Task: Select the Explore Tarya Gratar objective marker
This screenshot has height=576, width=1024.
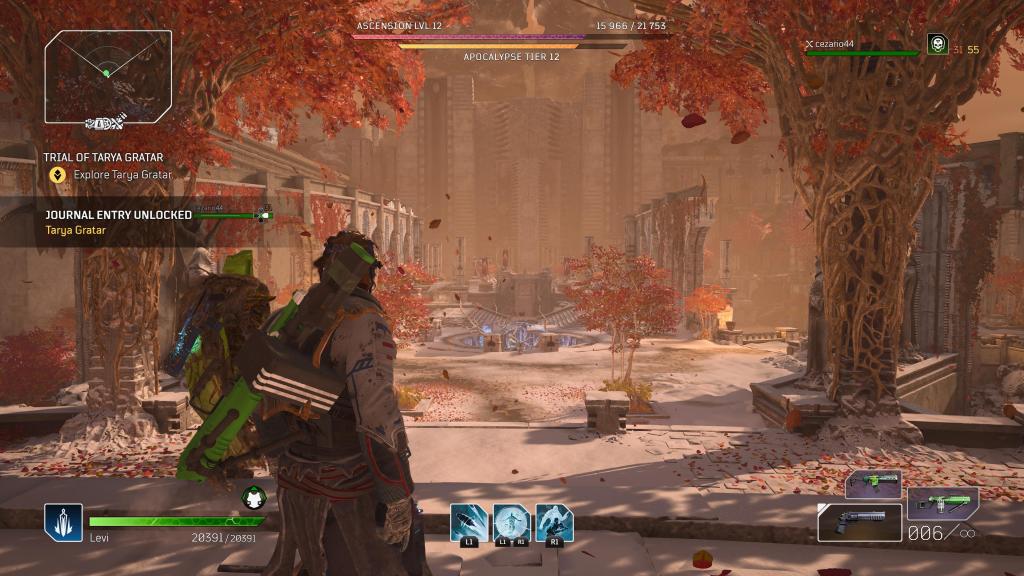Action: tap(58, 174)
